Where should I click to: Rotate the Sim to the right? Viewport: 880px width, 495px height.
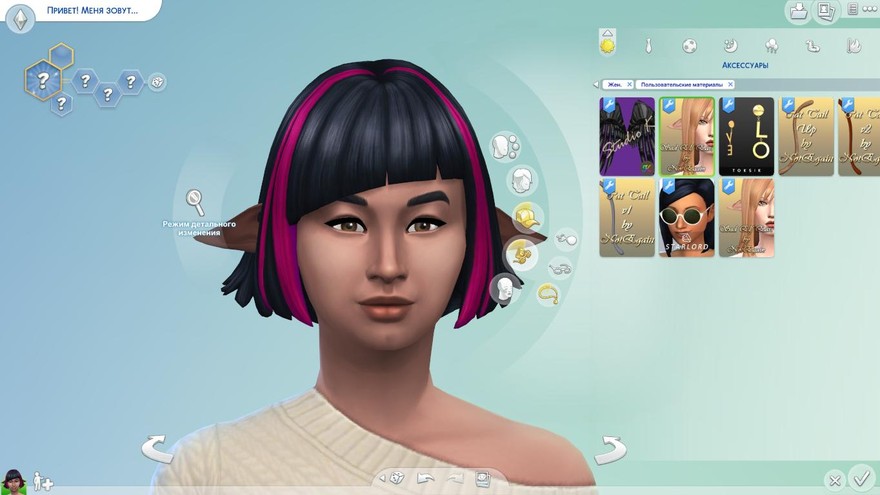click(x=609, y=450)
